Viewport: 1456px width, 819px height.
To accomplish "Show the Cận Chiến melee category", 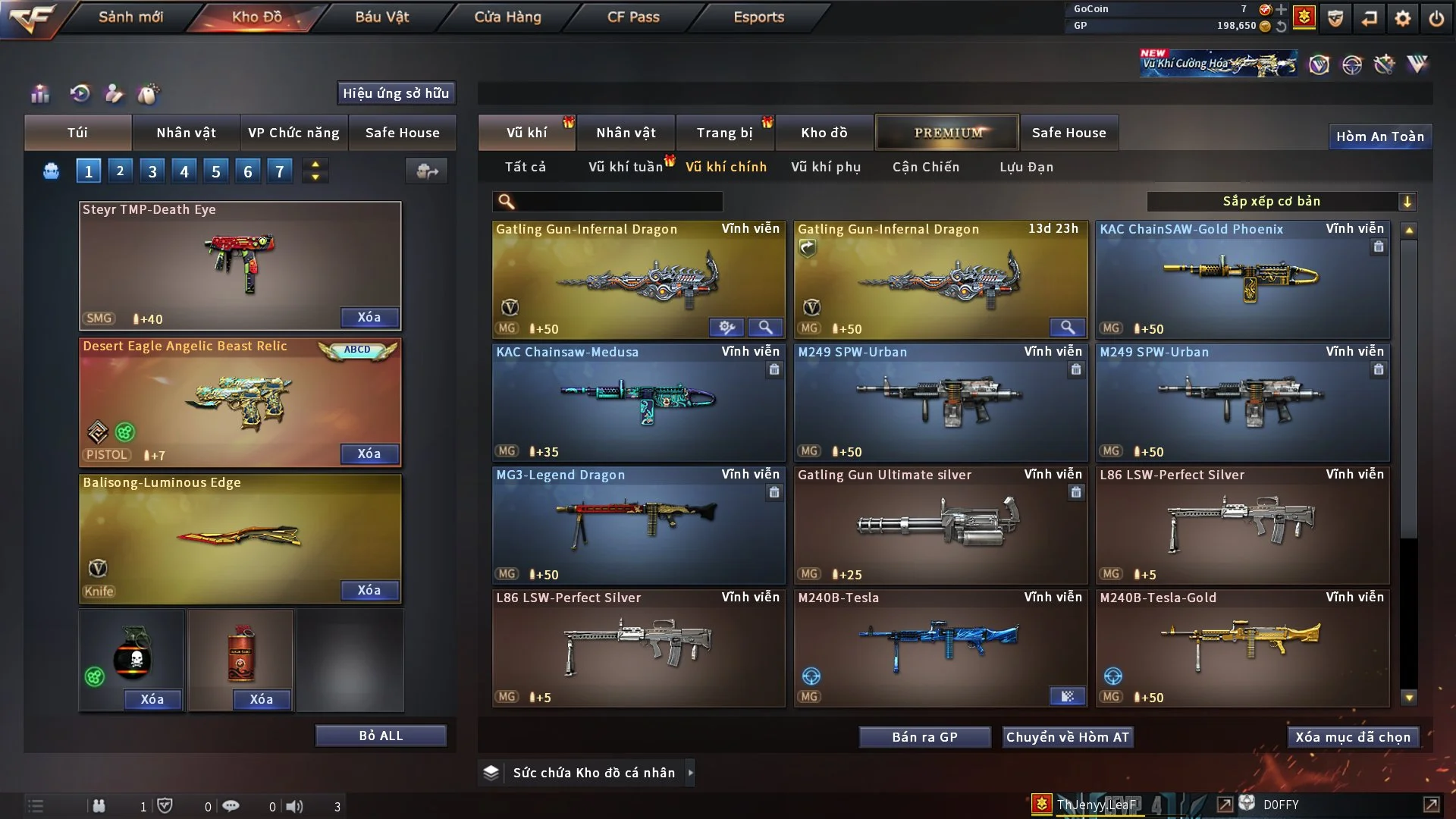I will point(925,167).
